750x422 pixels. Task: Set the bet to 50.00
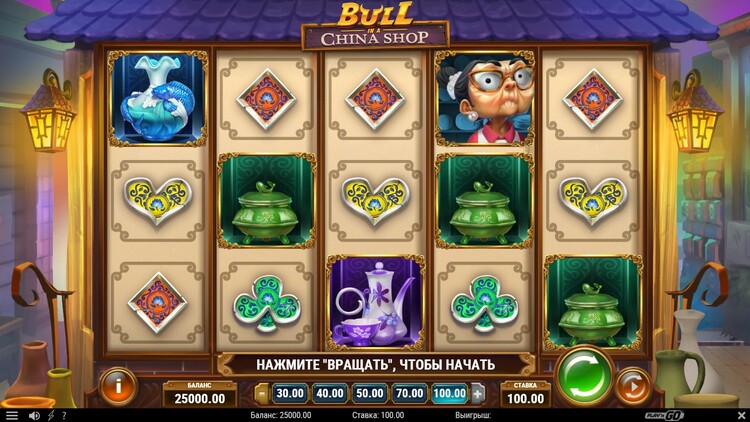pos(369,393)
